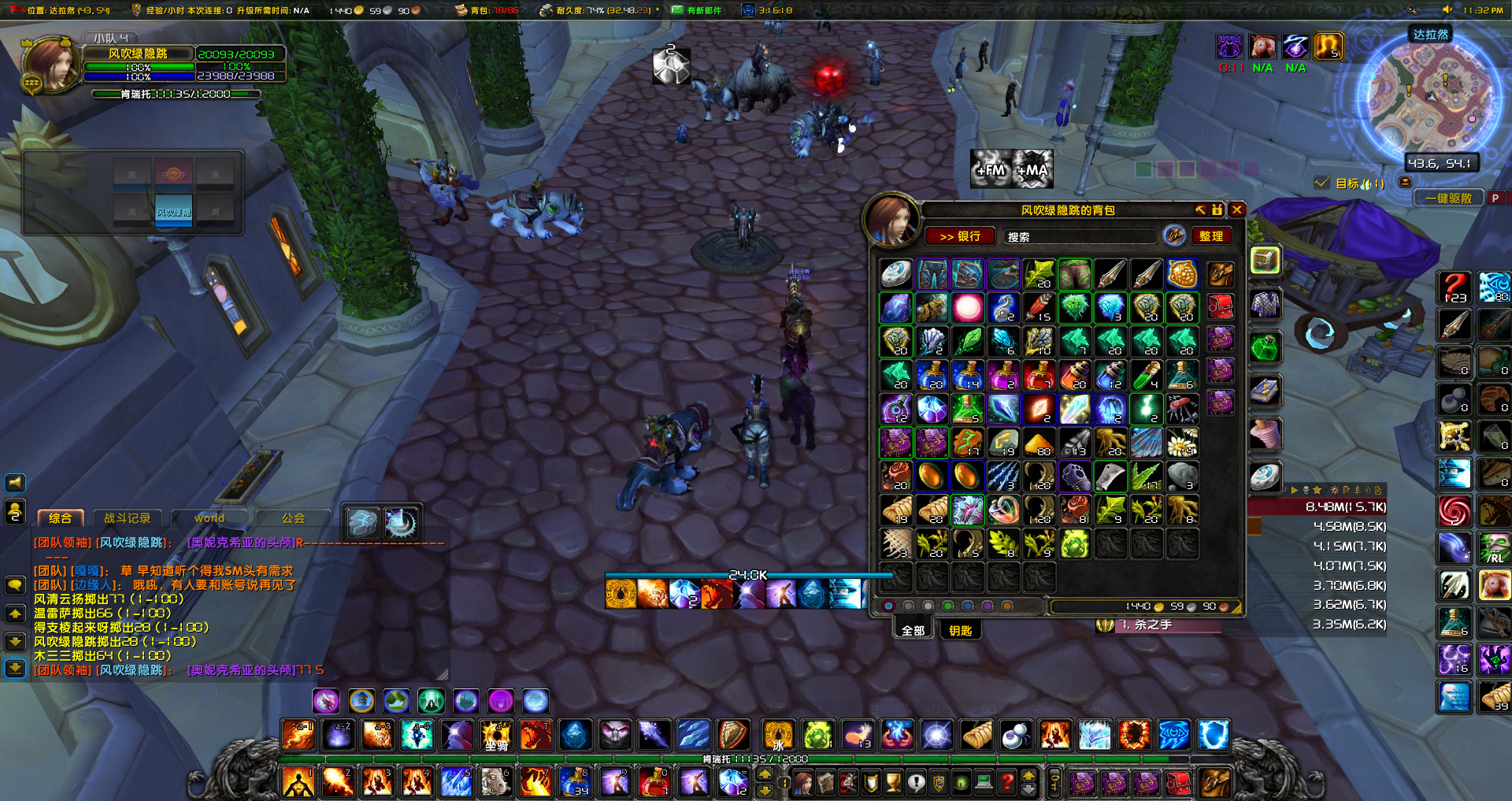Click the 坐骑 mount button on the action bar

click(x=495, y=736)
